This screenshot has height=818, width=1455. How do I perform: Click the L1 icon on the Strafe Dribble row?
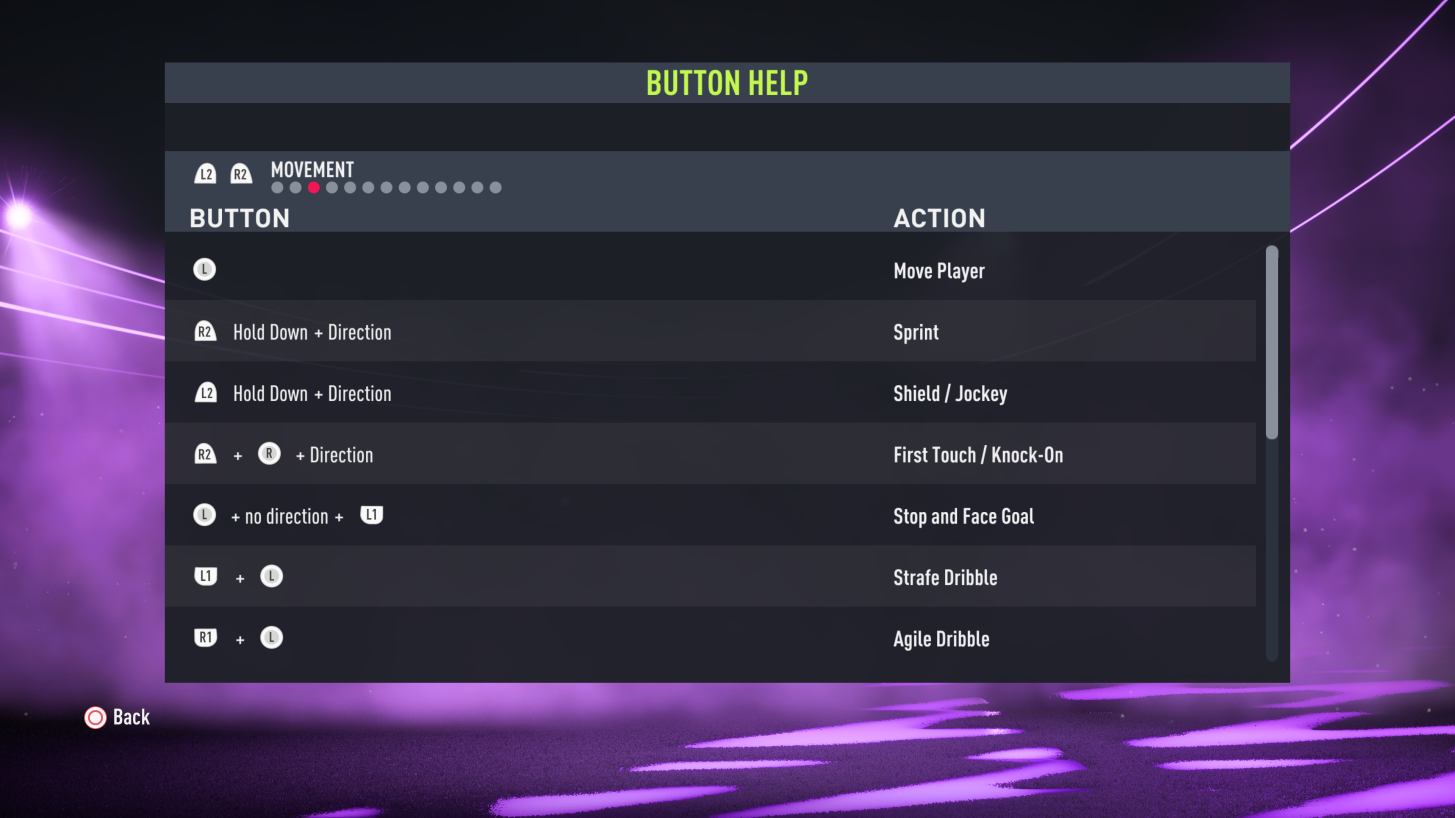205,576
